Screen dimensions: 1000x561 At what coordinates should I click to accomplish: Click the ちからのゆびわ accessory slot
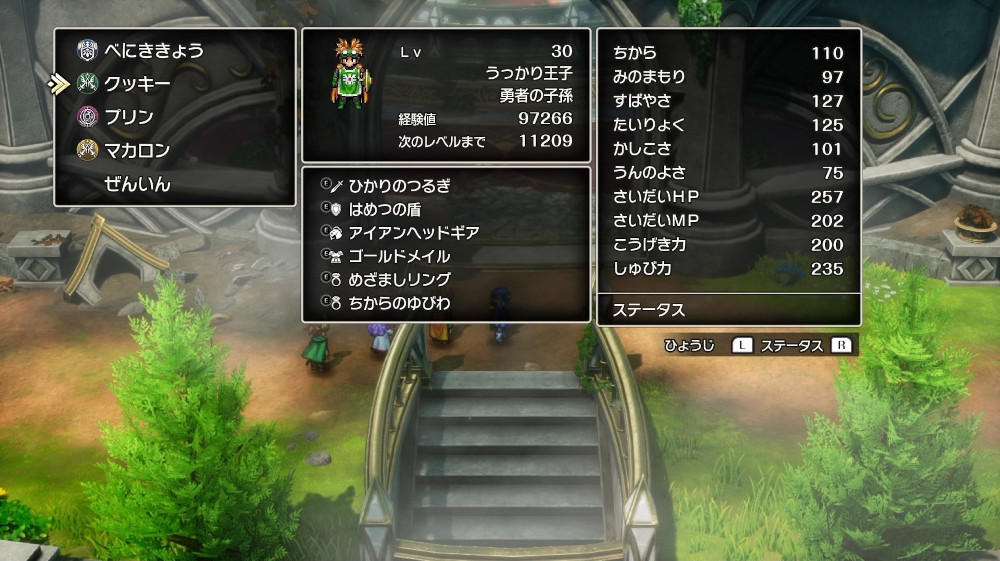[x=399, y=302]
